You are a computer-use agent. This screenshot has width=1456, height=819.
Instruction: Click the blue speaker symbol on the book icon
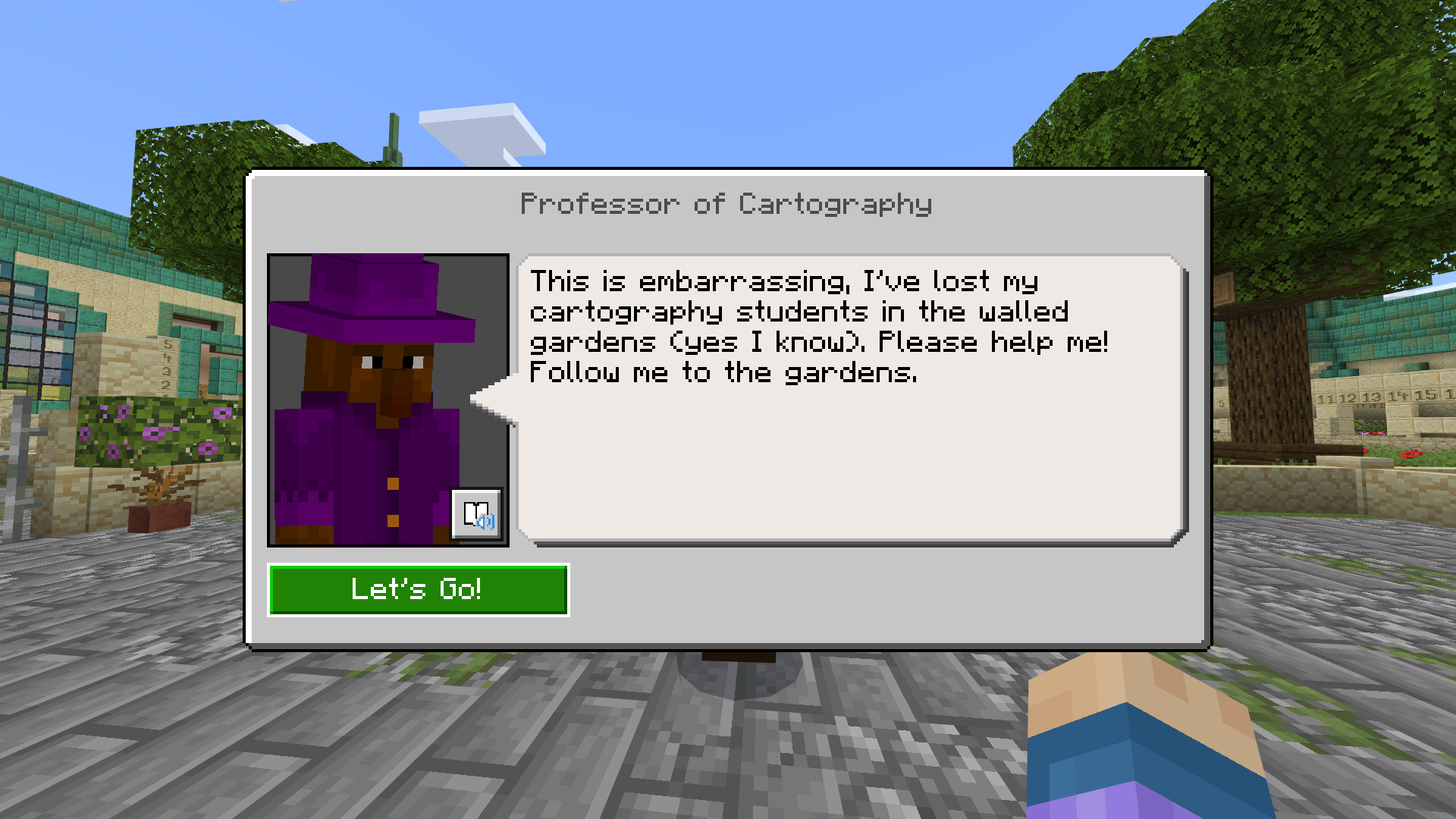click(485, 522)
